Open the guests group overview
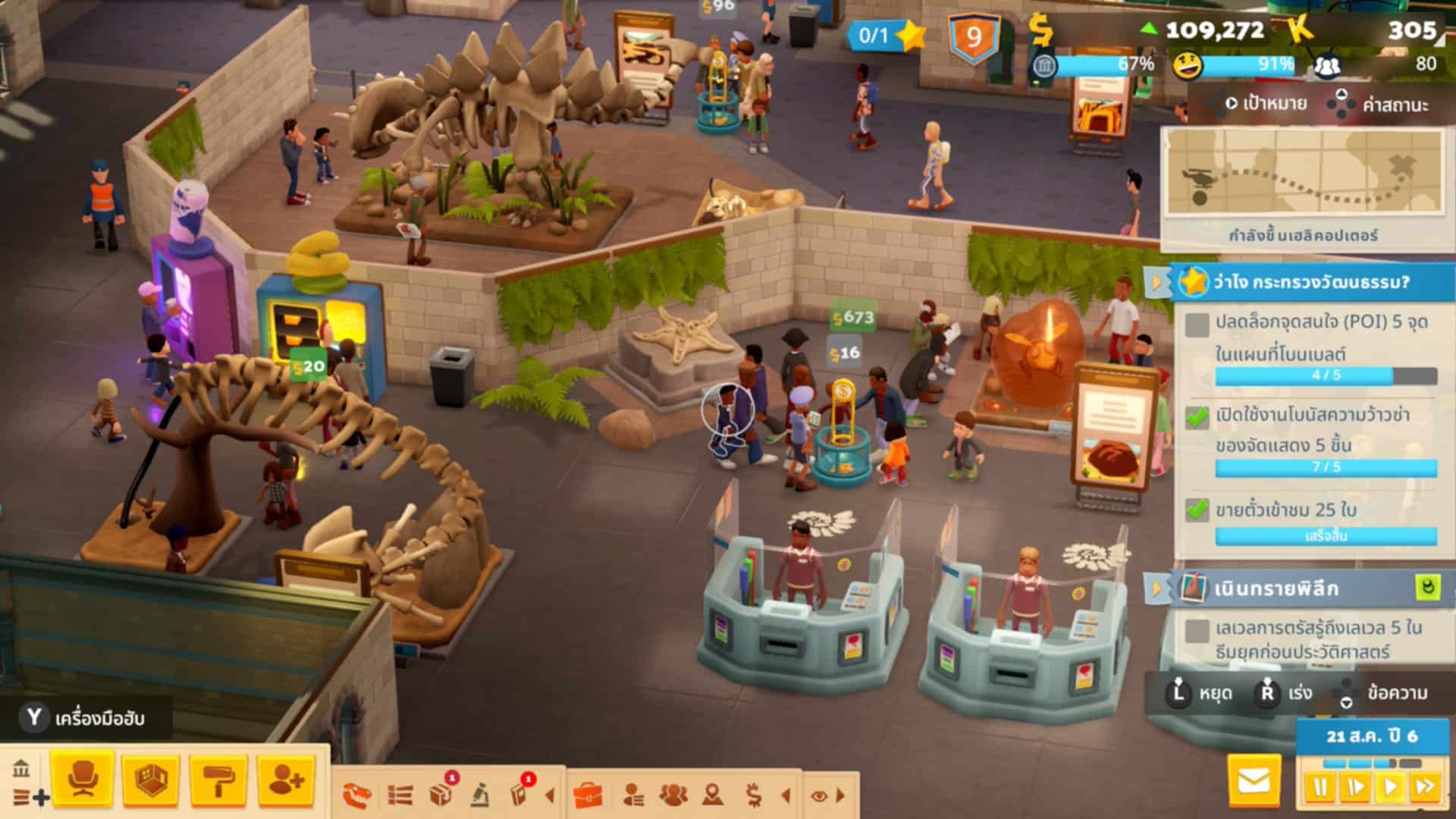Viewport: 1456px width, 819px height. (673, 795)
